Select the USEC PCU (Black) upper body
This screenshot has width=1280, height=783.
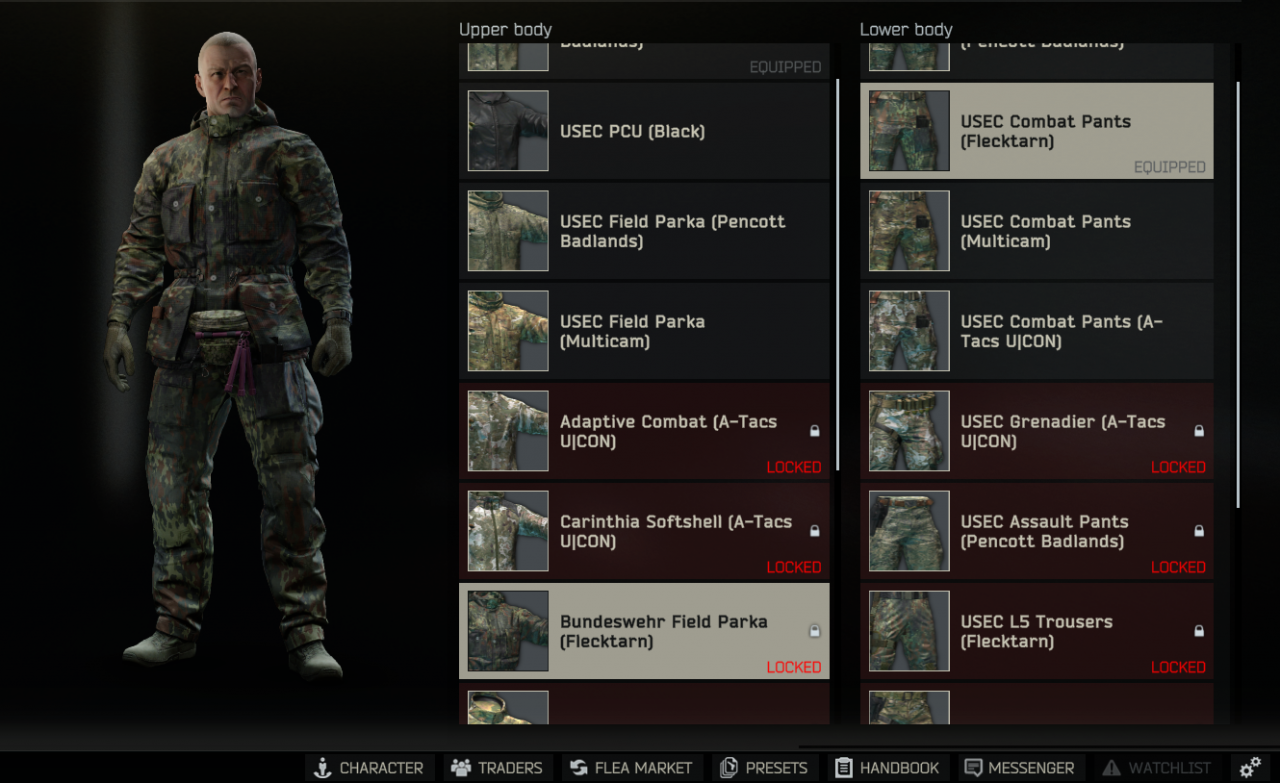point(644,131)
